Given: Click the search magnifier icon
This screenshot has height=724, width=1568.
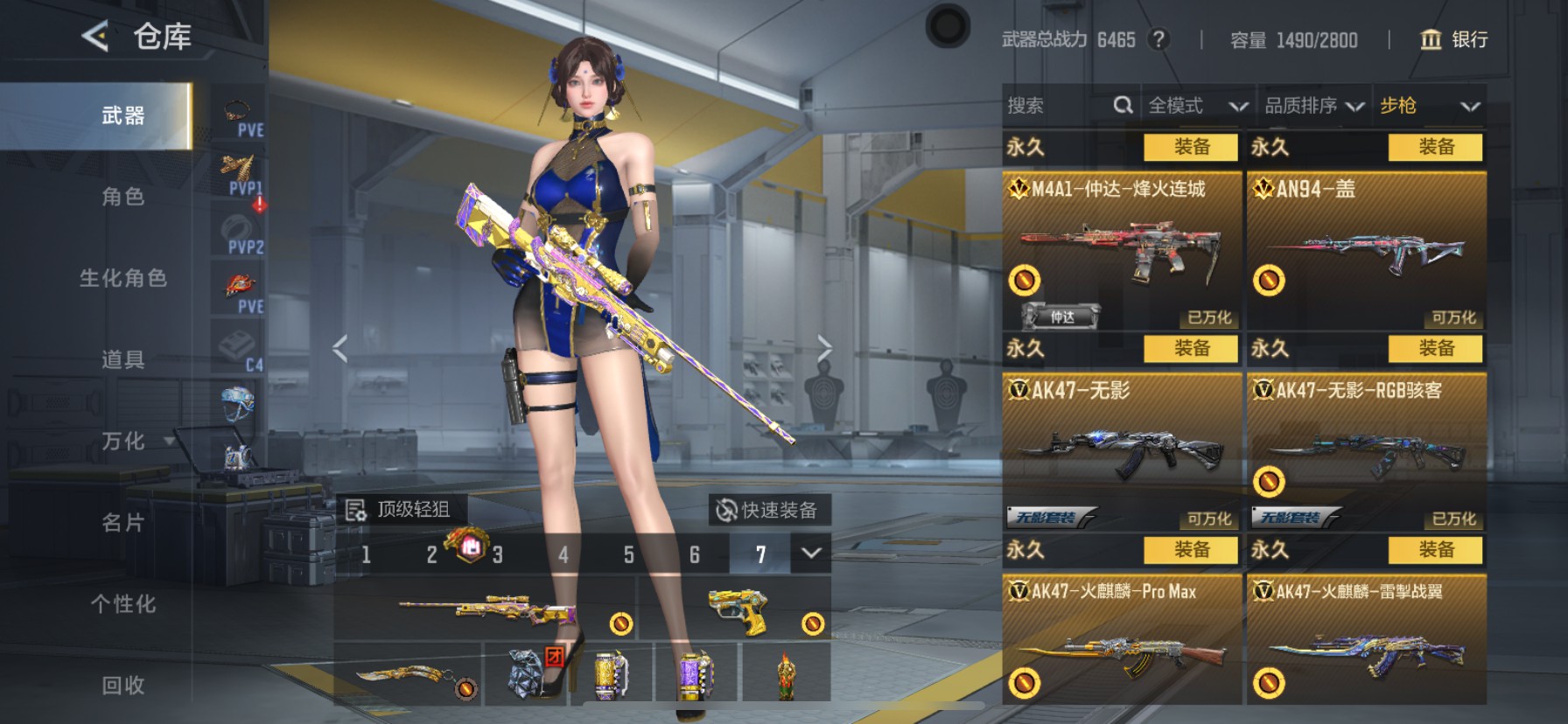Looking at the screenshot, I should click(x=1123, y=105).
